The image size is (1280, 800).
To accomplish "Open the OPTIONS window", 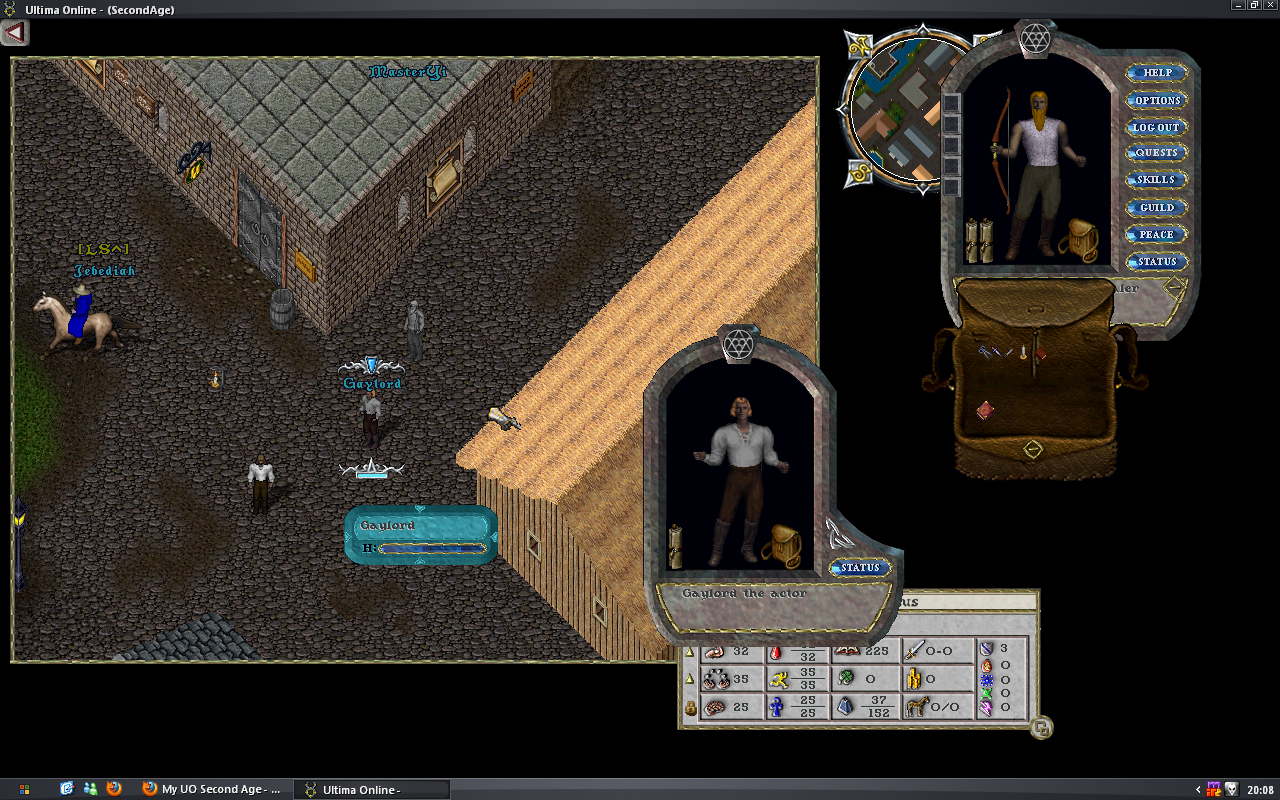I will [x=1157, y=100].
